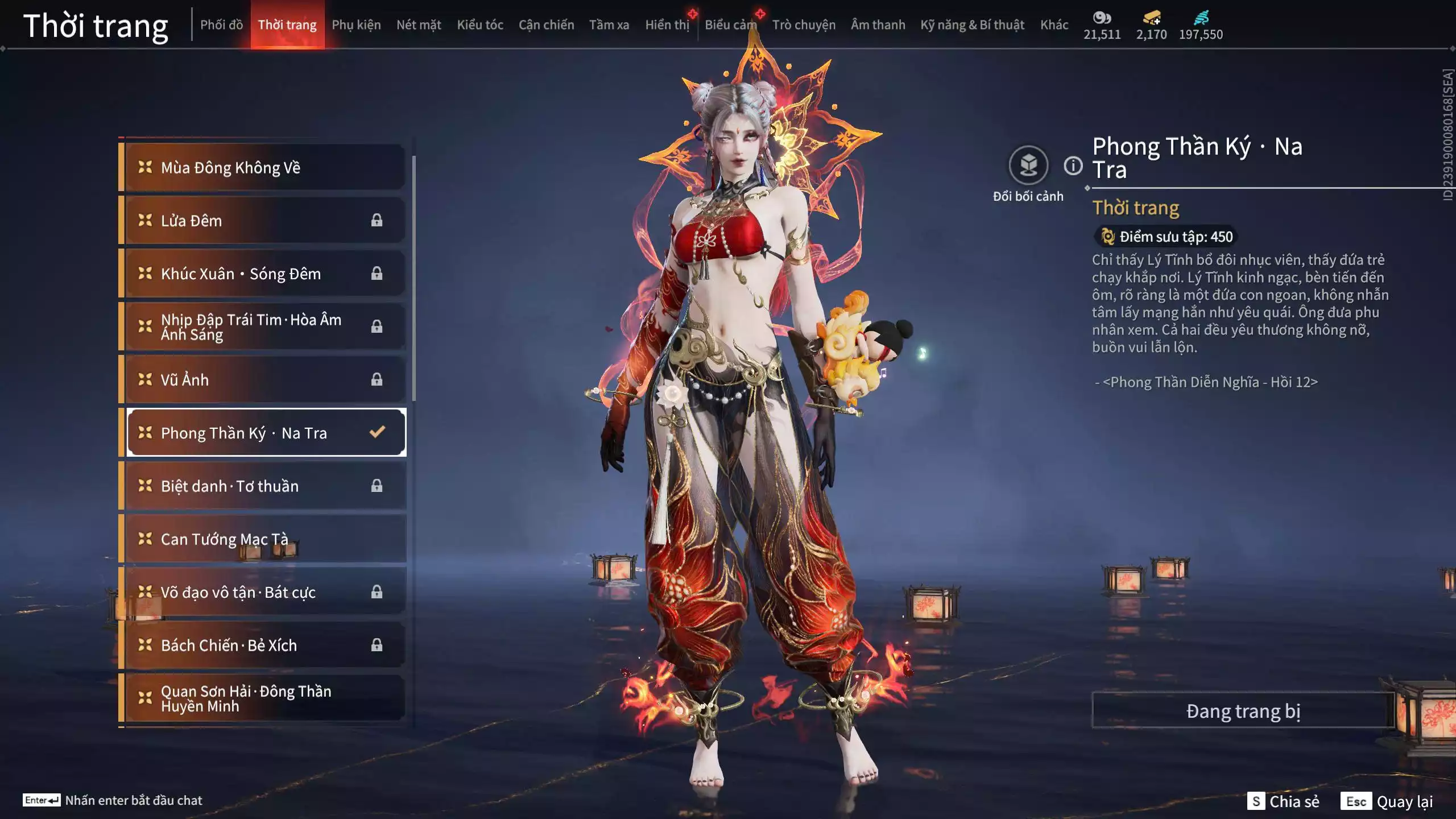
Task: Switch to the Phối đồ tab
Action: [221, 25]
